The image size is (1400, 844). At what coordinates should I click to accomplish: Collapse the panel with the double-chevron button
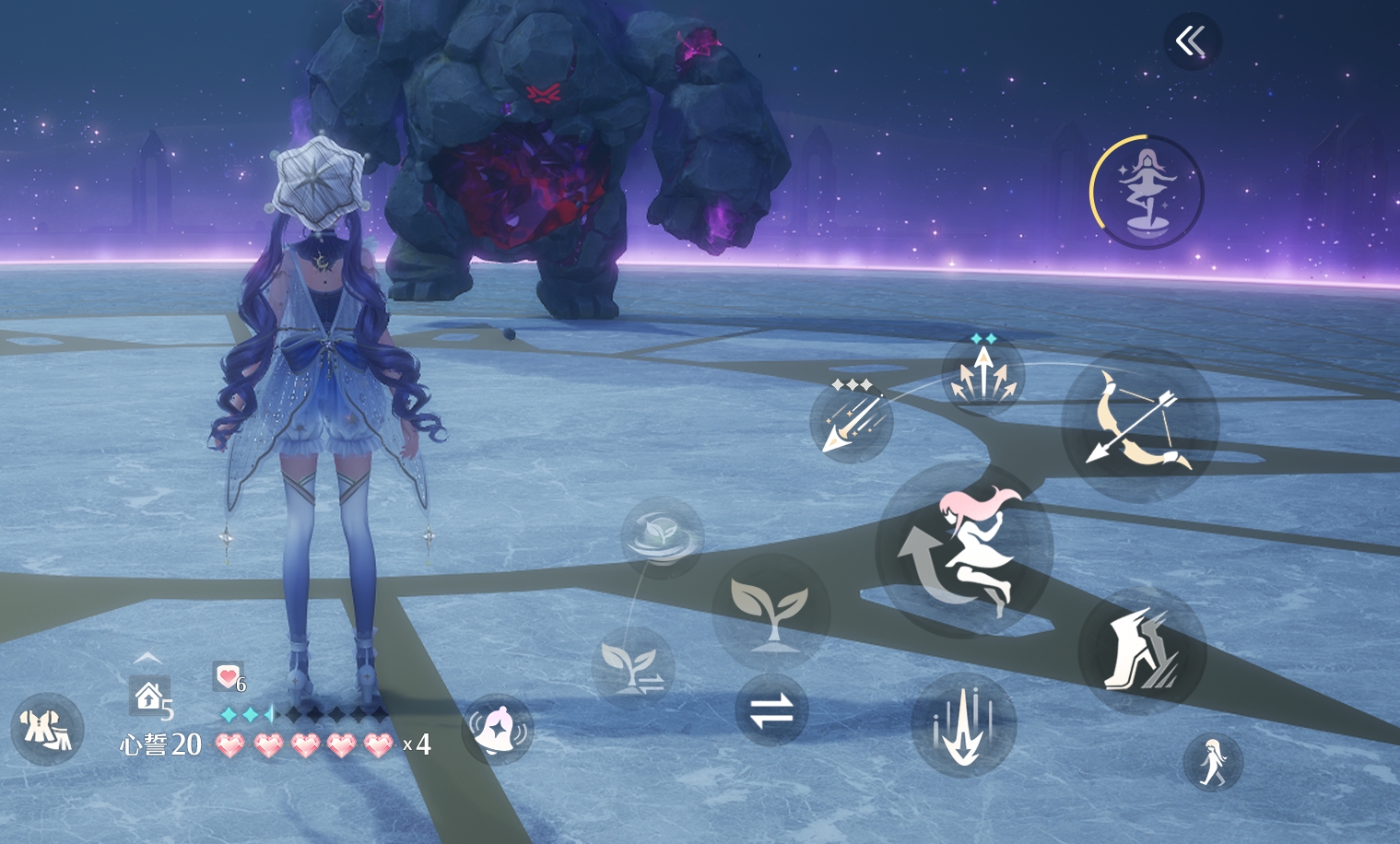(1191, 41)
